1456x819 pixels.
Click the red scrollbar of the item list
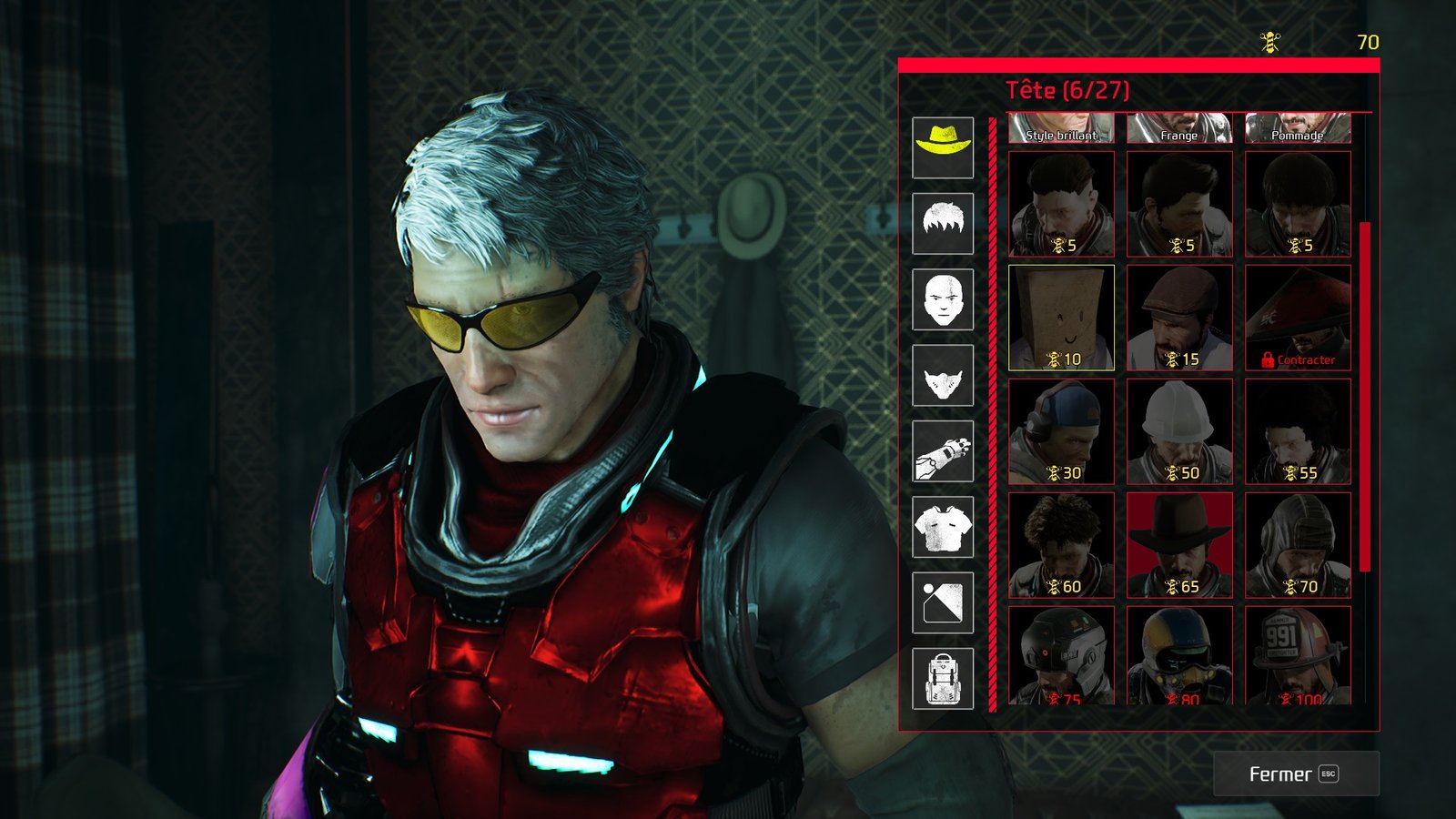[1364, 396]
